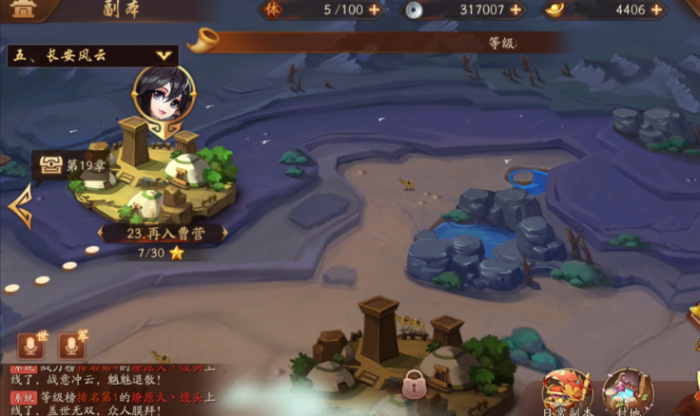Add gold ingots with the plus button
Image resolution: width=700 pixels, height=416 pixels.
pyautogui.click(x=656, y=10)
